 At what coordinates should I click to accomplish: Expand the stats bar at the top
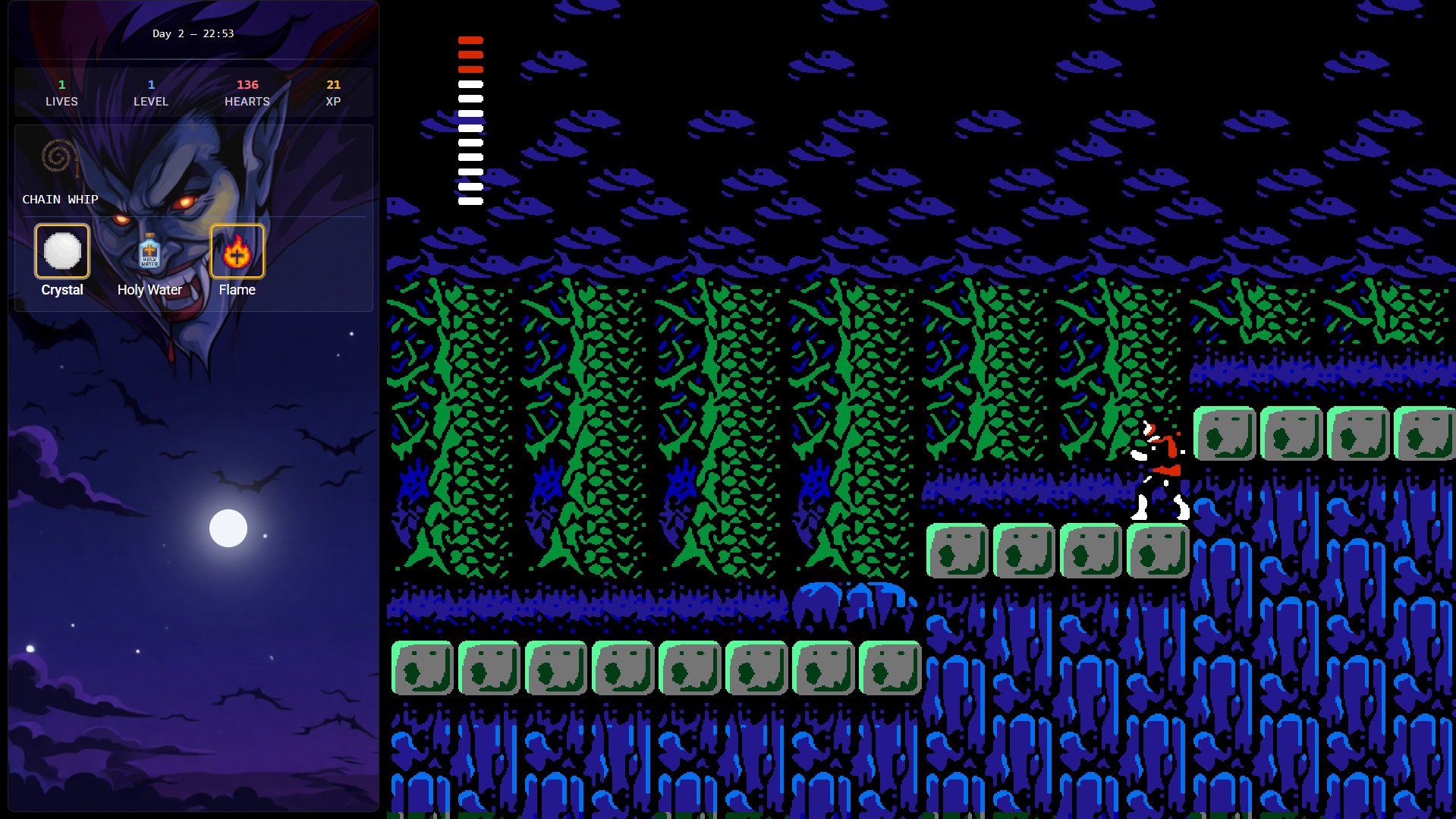coord(193,92)
